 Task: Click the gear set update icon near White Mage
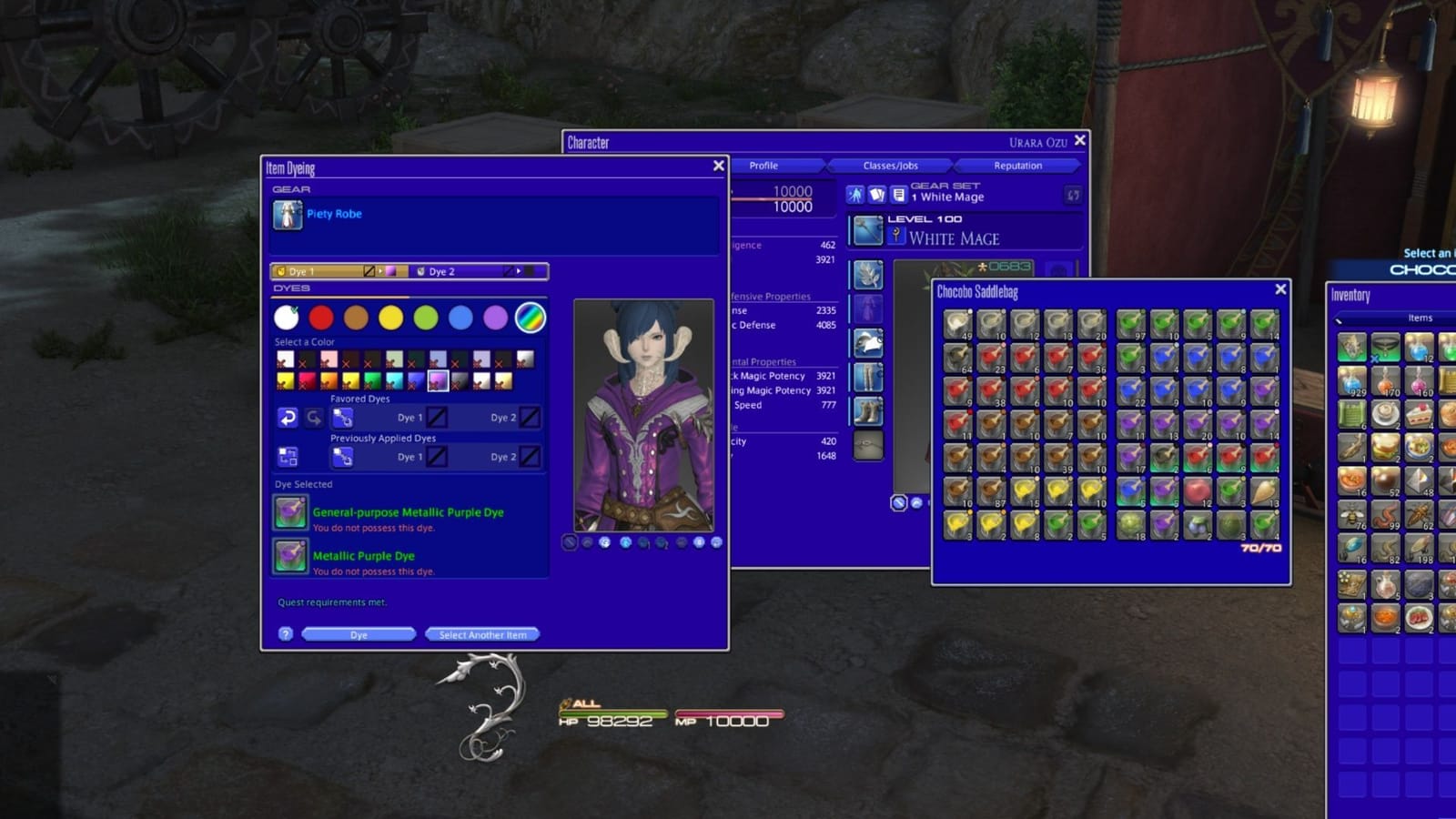click(1073, 196)
